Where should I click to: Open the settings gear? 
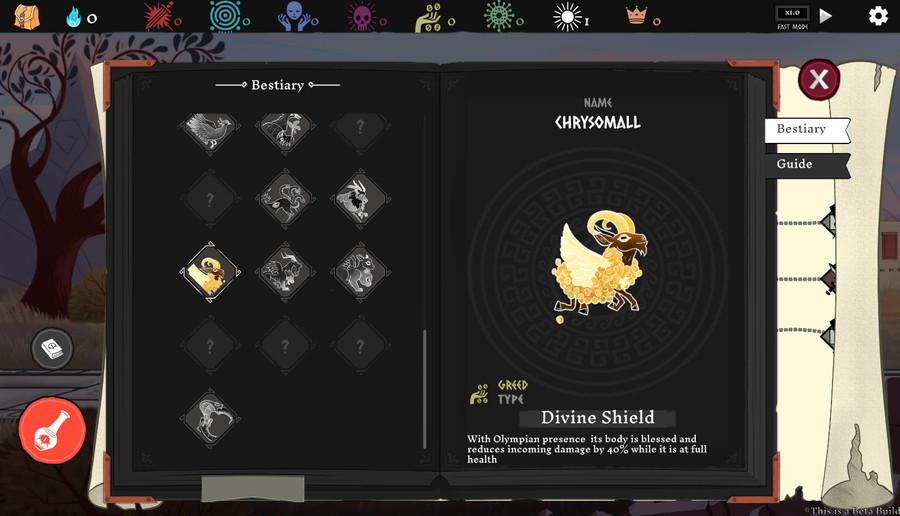point(877,16)
